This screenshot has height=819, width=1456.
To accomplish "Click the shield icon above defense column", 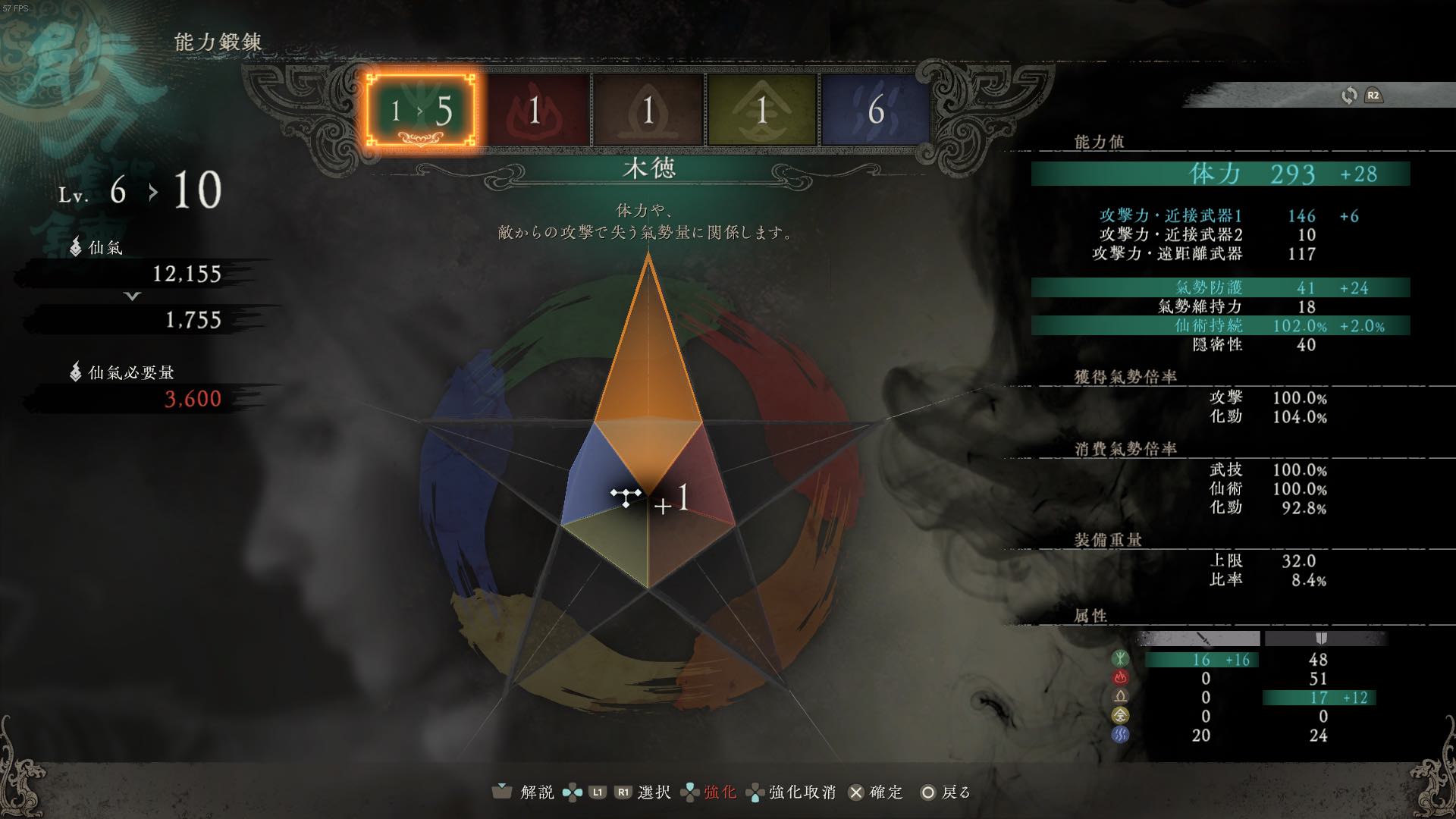I will click(1319, 639).
